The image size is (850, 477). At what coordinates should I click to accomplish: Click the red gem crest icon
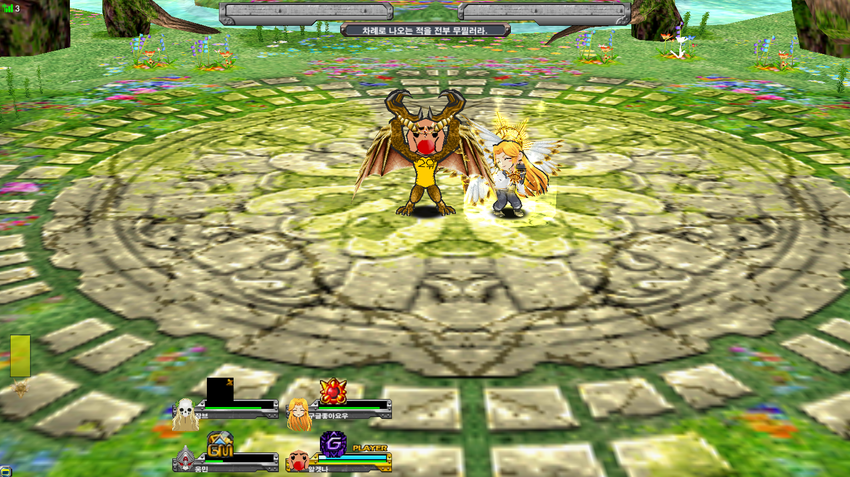pyautogui.click(x=333, y=391)
